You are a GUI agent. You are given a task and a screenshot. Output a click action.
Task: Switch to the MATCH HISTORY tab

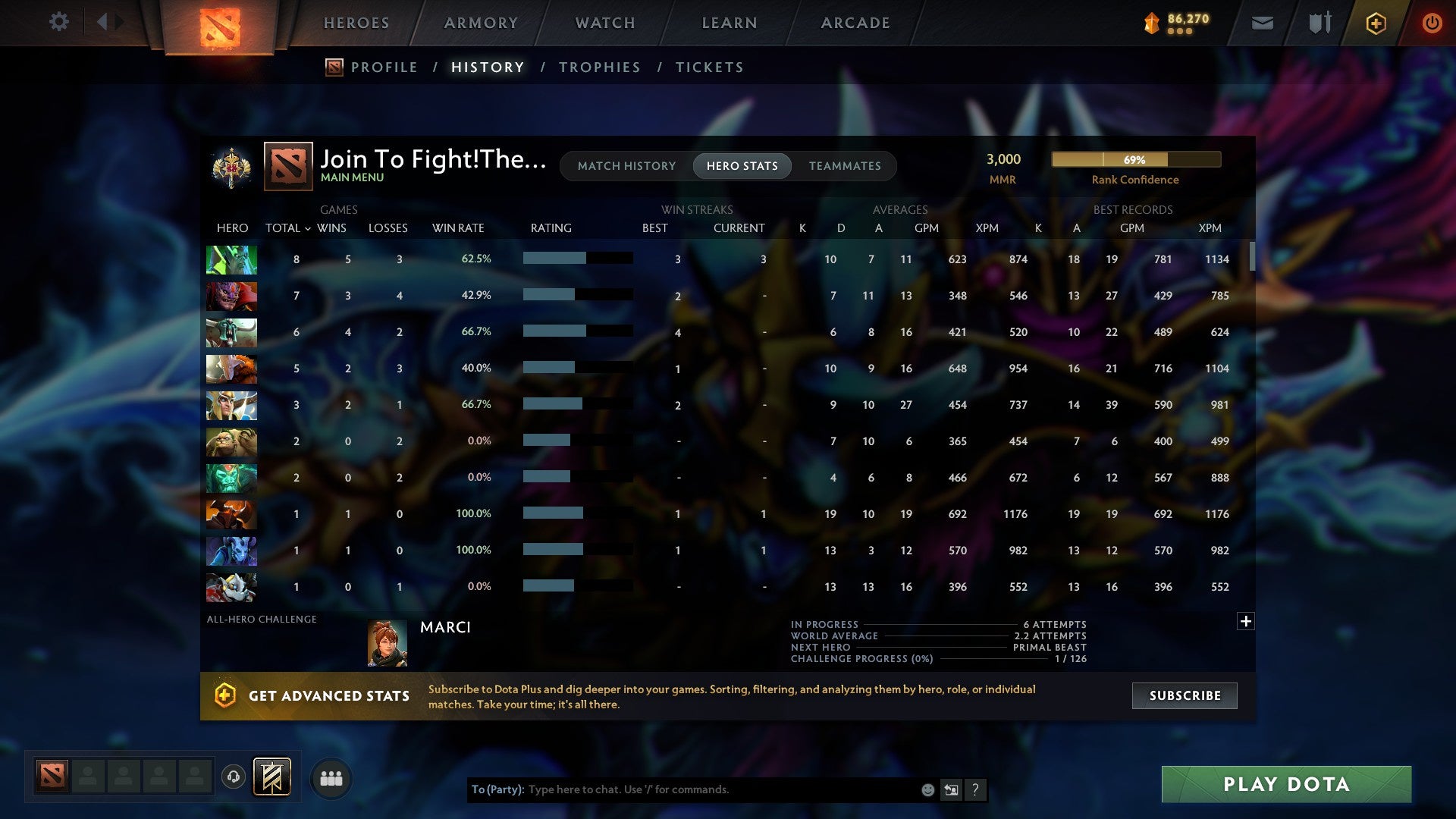pyautogui.click(x=626, y=165)
